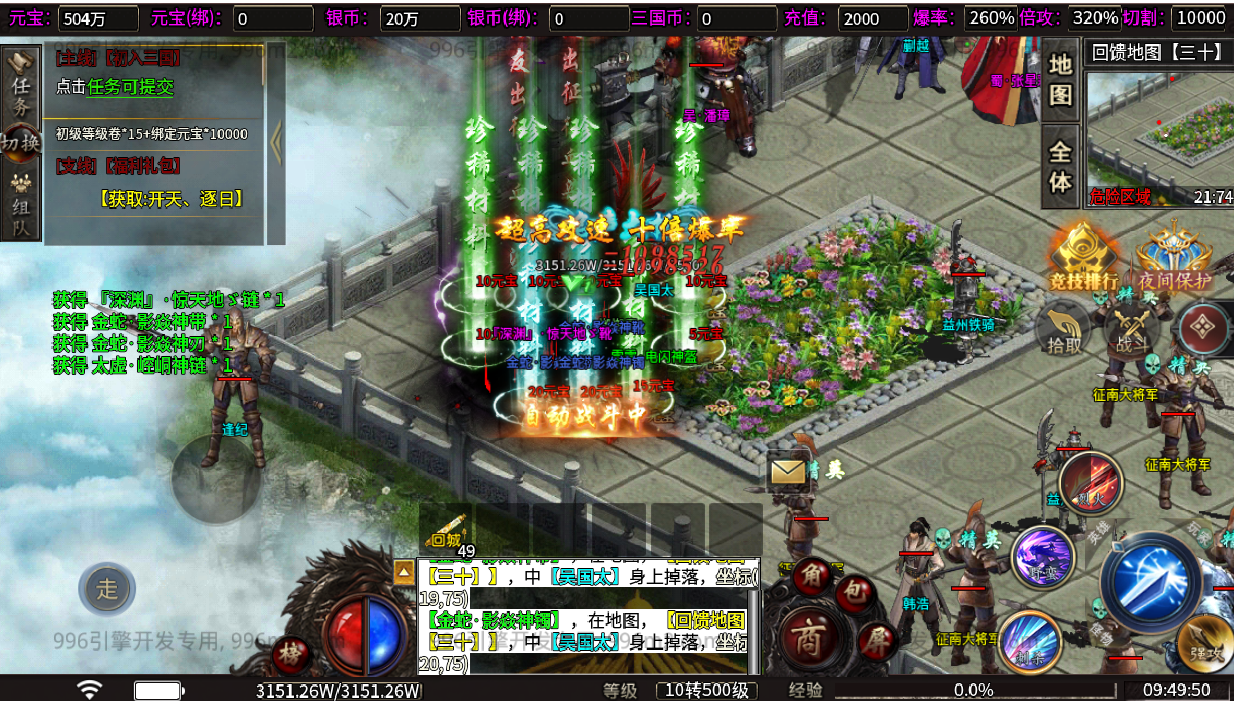Use the 刺杀 thrust skill
This screenshot has width=1234, height=701.
(x=1028, y=643)
